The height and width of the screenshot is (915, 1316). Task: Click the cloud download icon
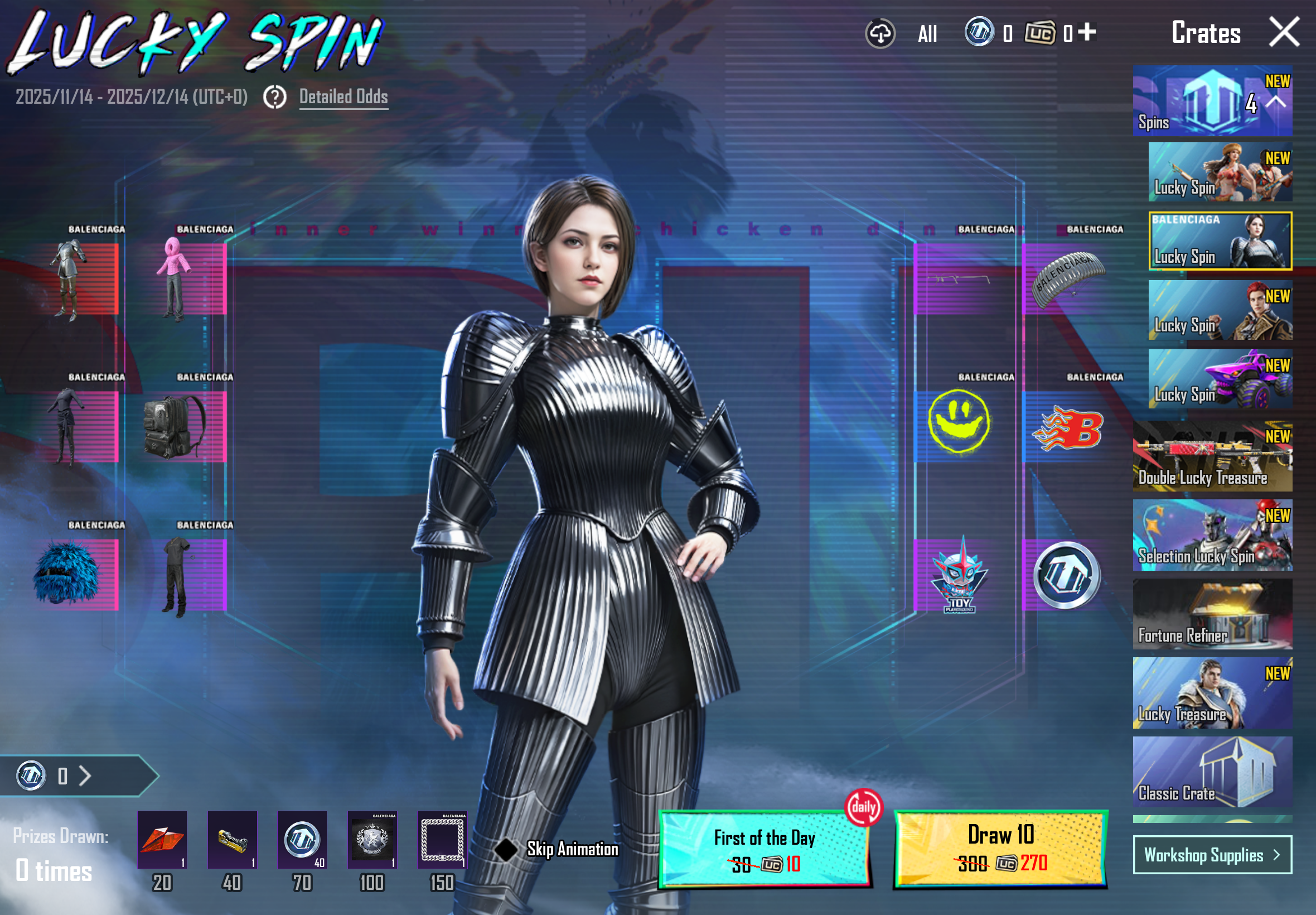[880, 33]
